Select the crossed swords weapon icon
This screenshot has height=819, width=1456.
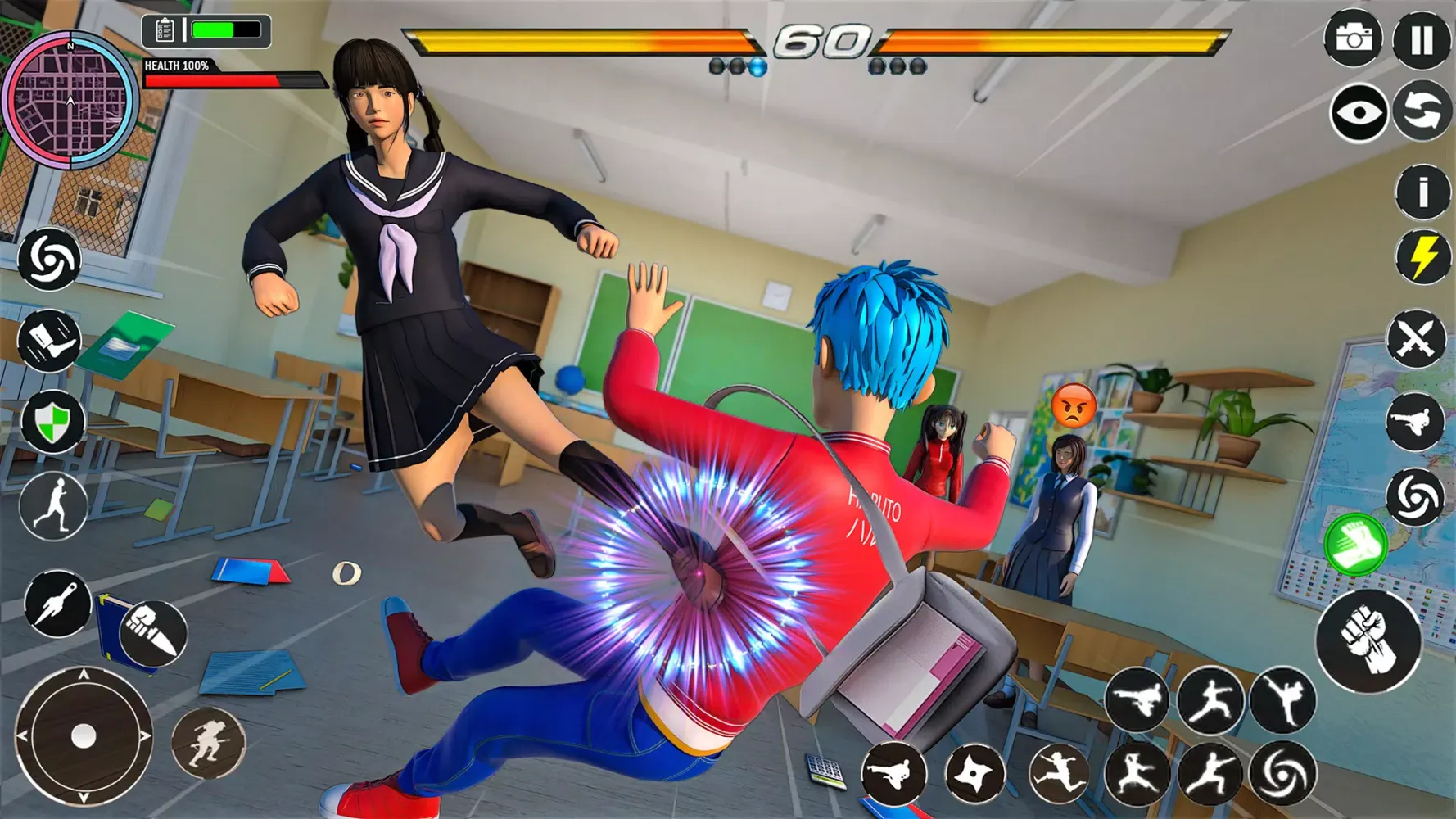coord(1416,338)
